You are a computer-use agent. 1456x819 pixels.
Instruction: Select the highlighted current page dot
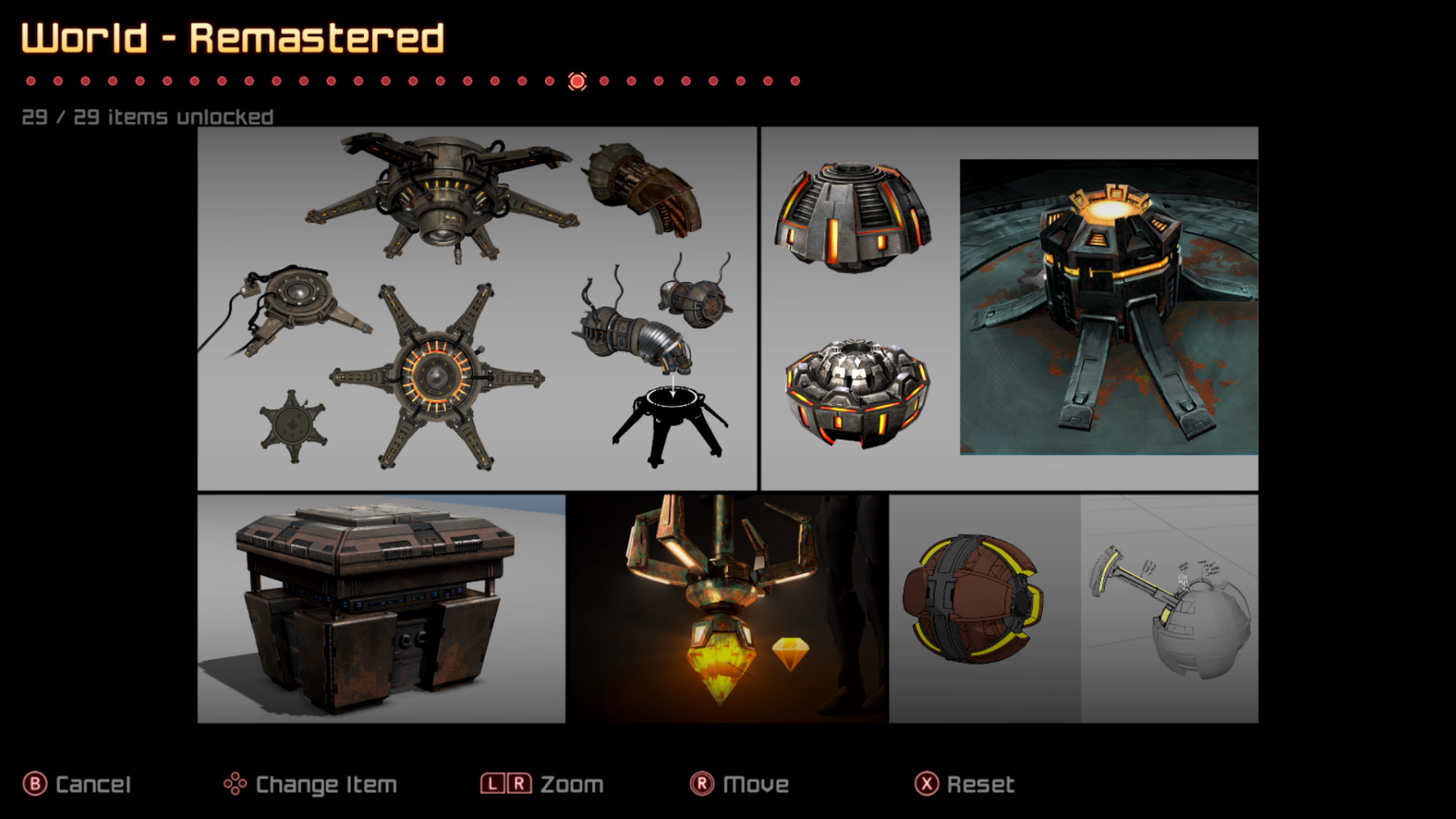[x=577, y=81]
